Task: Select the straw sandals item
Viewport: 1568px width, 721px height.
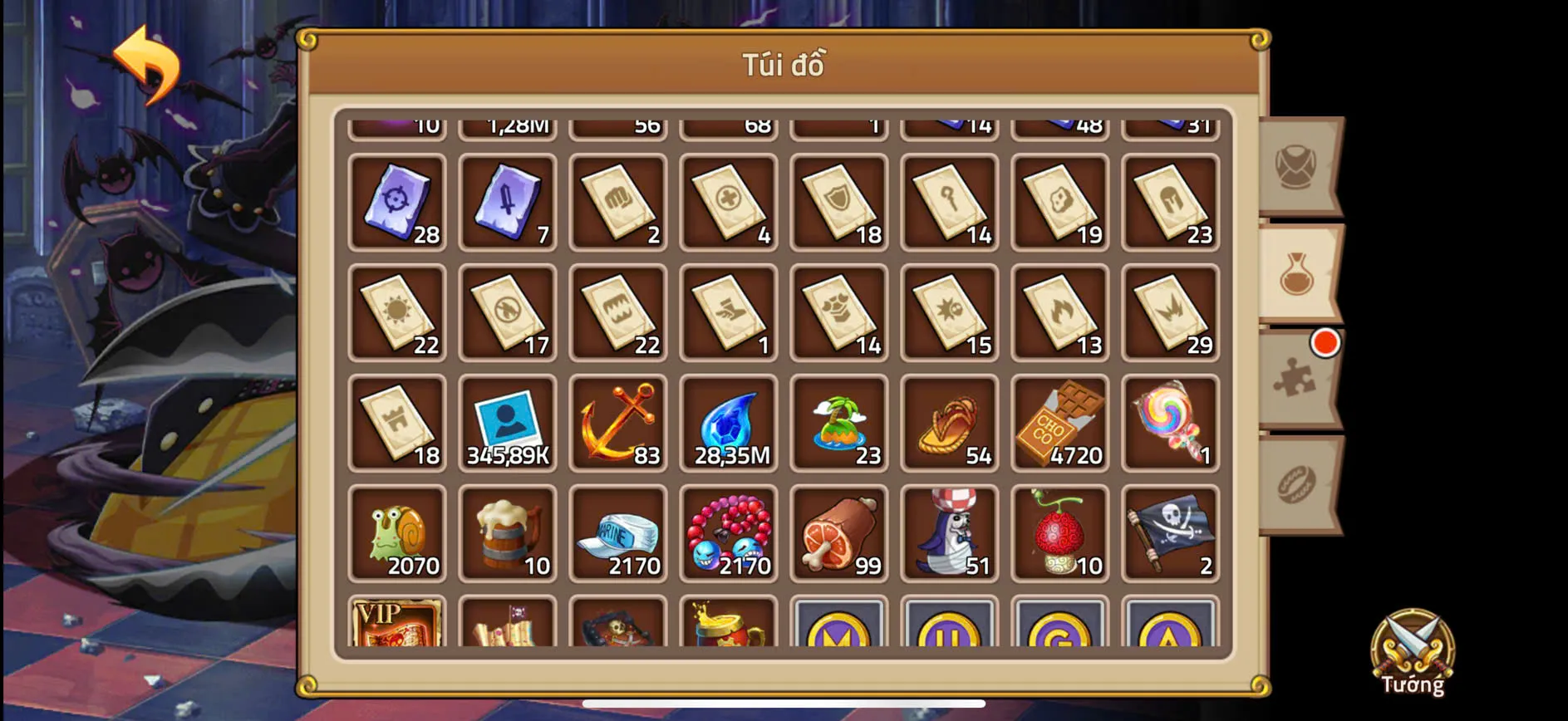Action: (x=949, y=424)
